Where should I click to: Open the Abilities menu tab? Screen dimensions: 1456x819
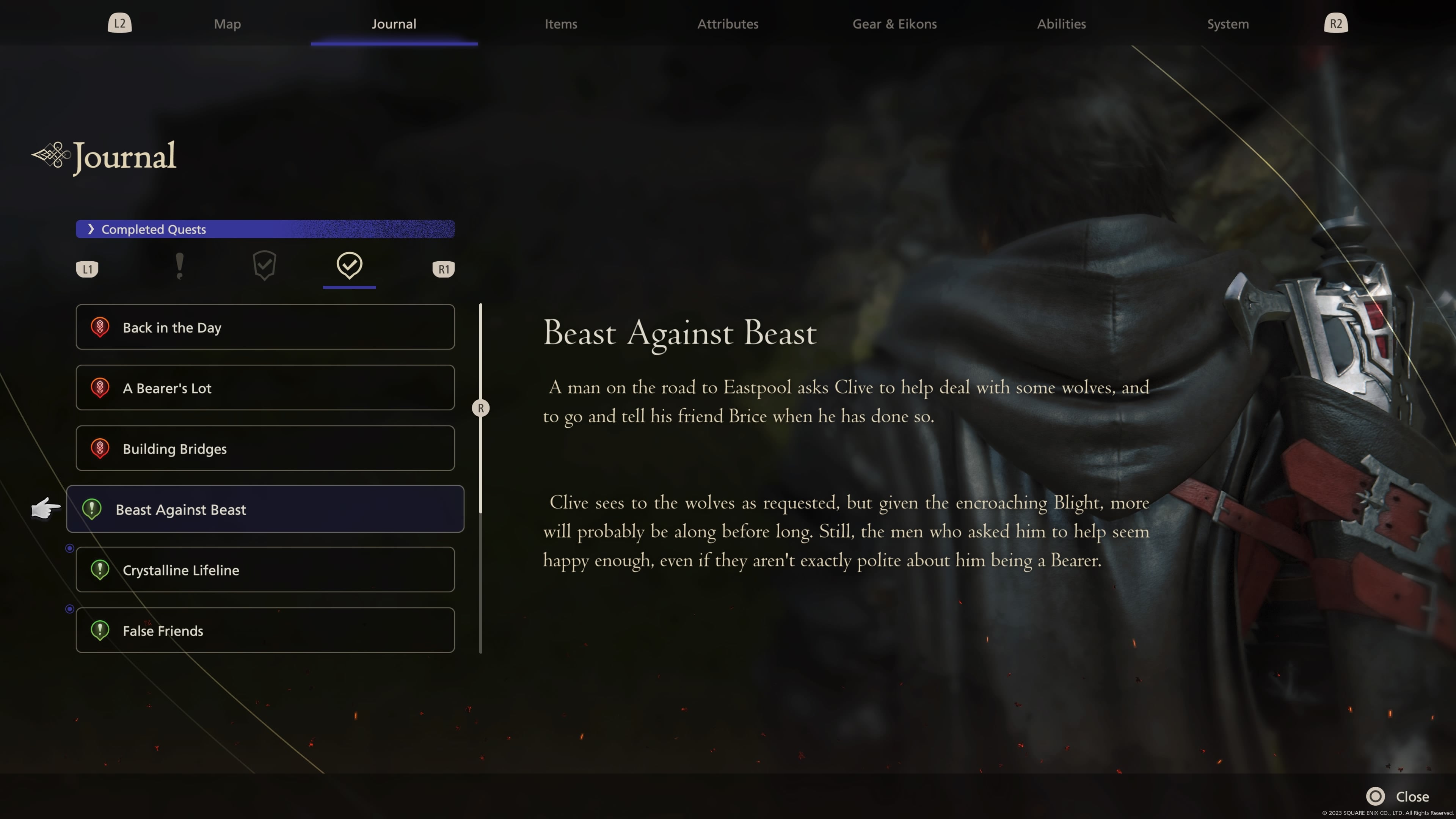[x=1061, y=24]
